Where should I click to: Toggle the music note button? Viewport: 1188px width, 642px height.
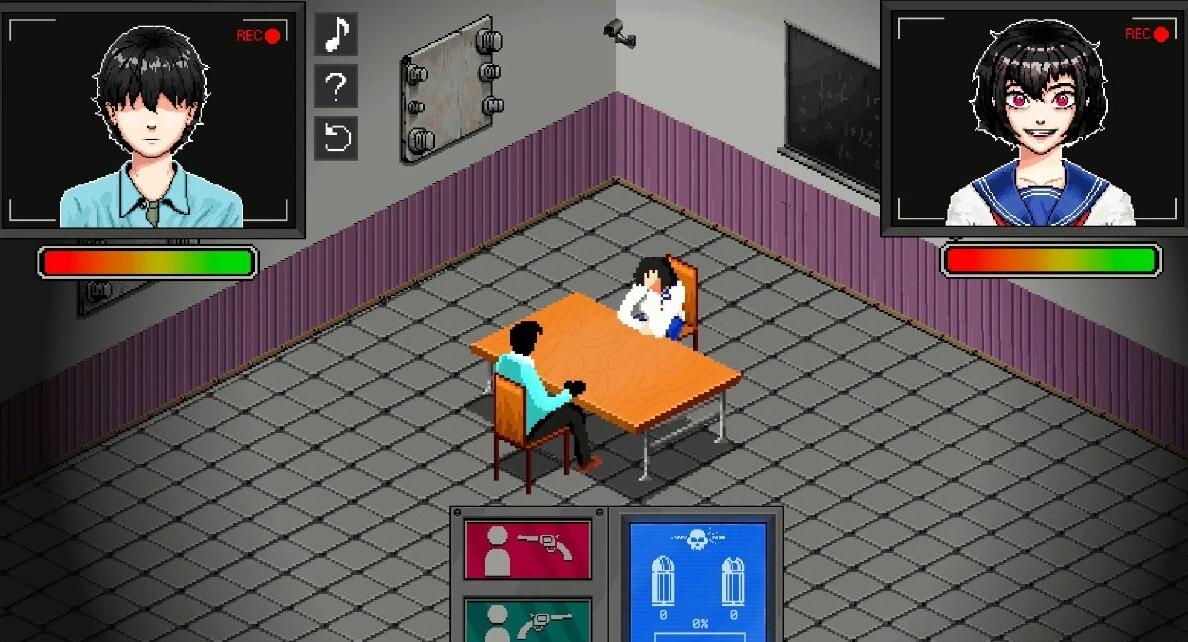click(x=336, y=35)
